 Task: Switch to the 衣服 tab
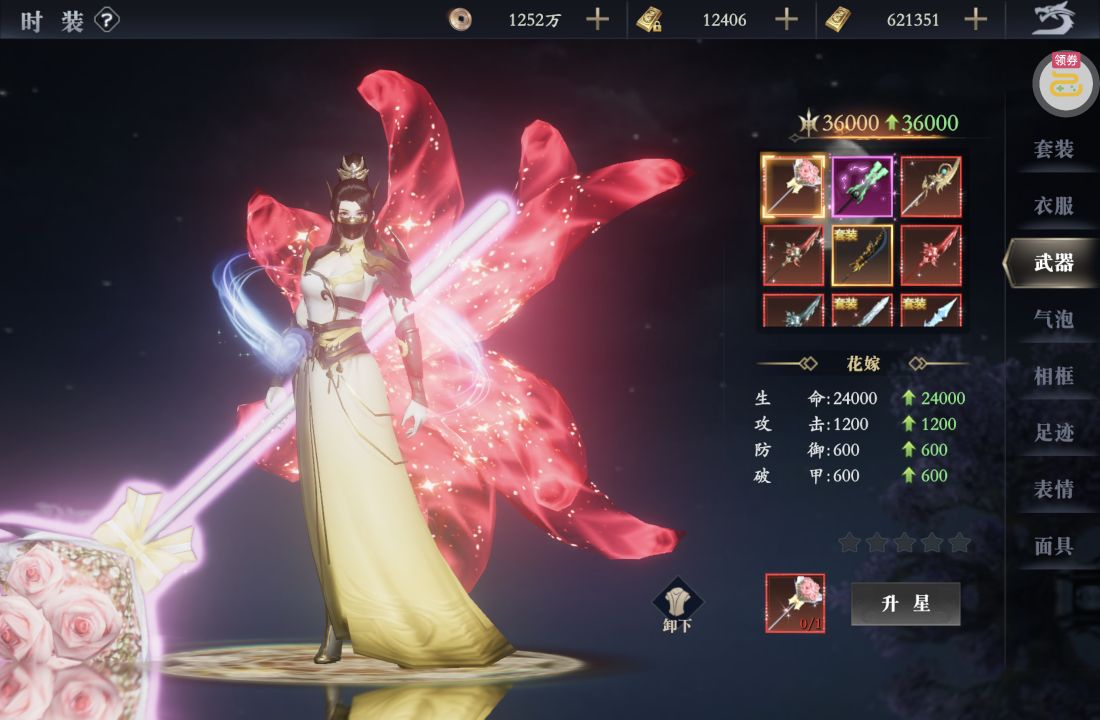click(x=1053, y=206)
